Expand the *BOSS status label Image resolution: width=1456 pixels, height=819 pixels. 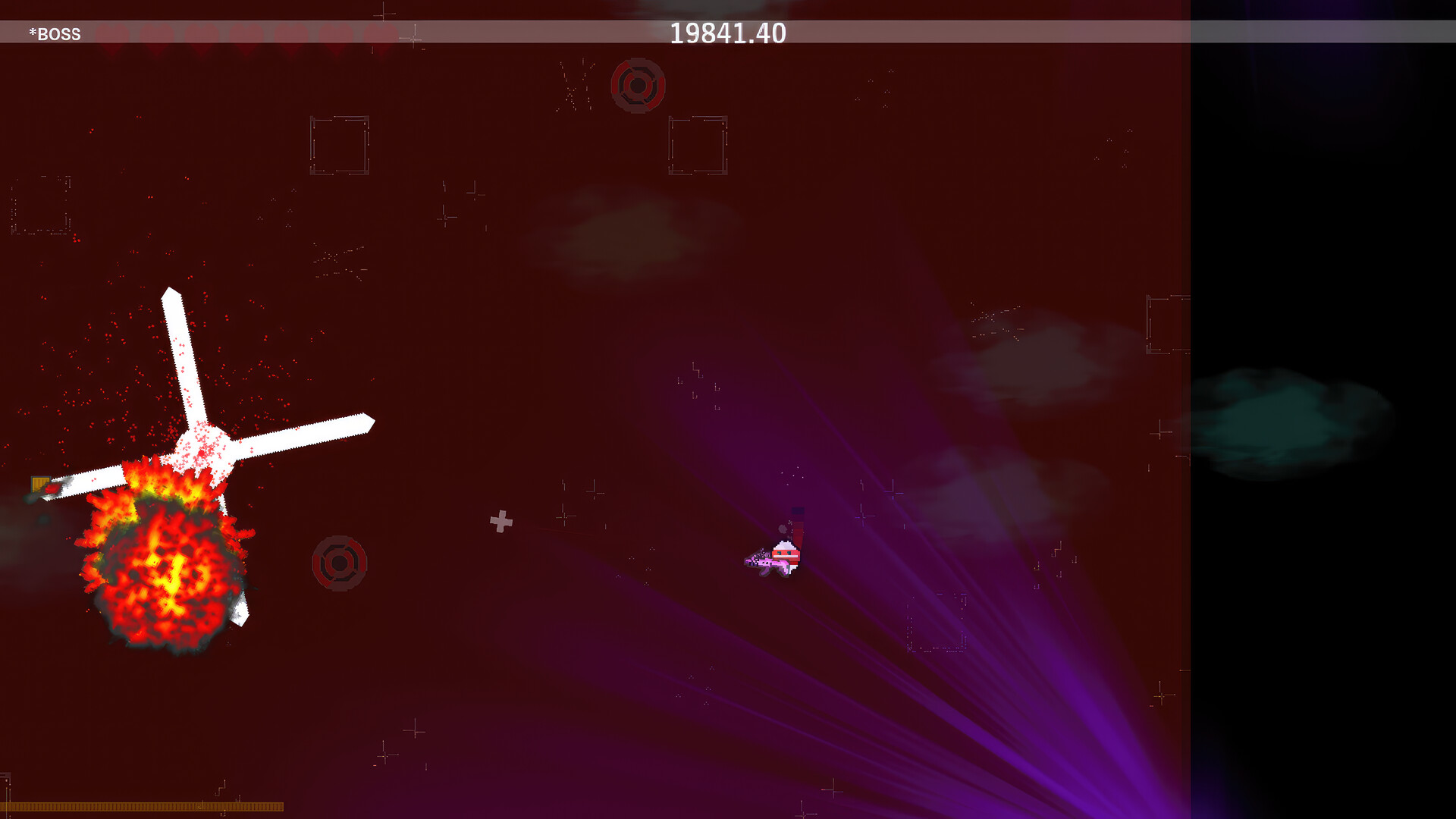click(x=54, y=33)
